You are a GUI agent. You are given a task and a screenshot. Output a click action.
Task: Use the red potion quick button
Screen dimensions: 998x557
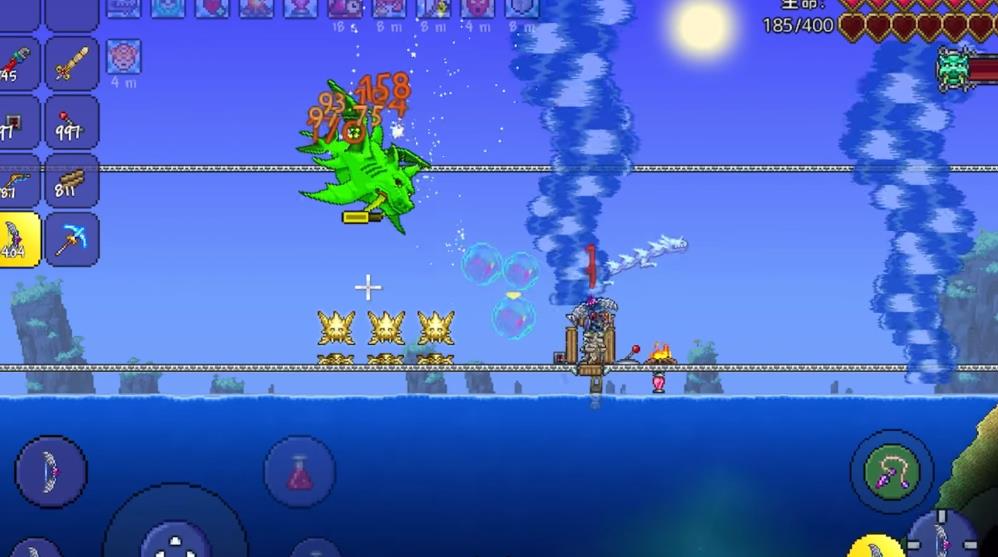tap(299, 471)
